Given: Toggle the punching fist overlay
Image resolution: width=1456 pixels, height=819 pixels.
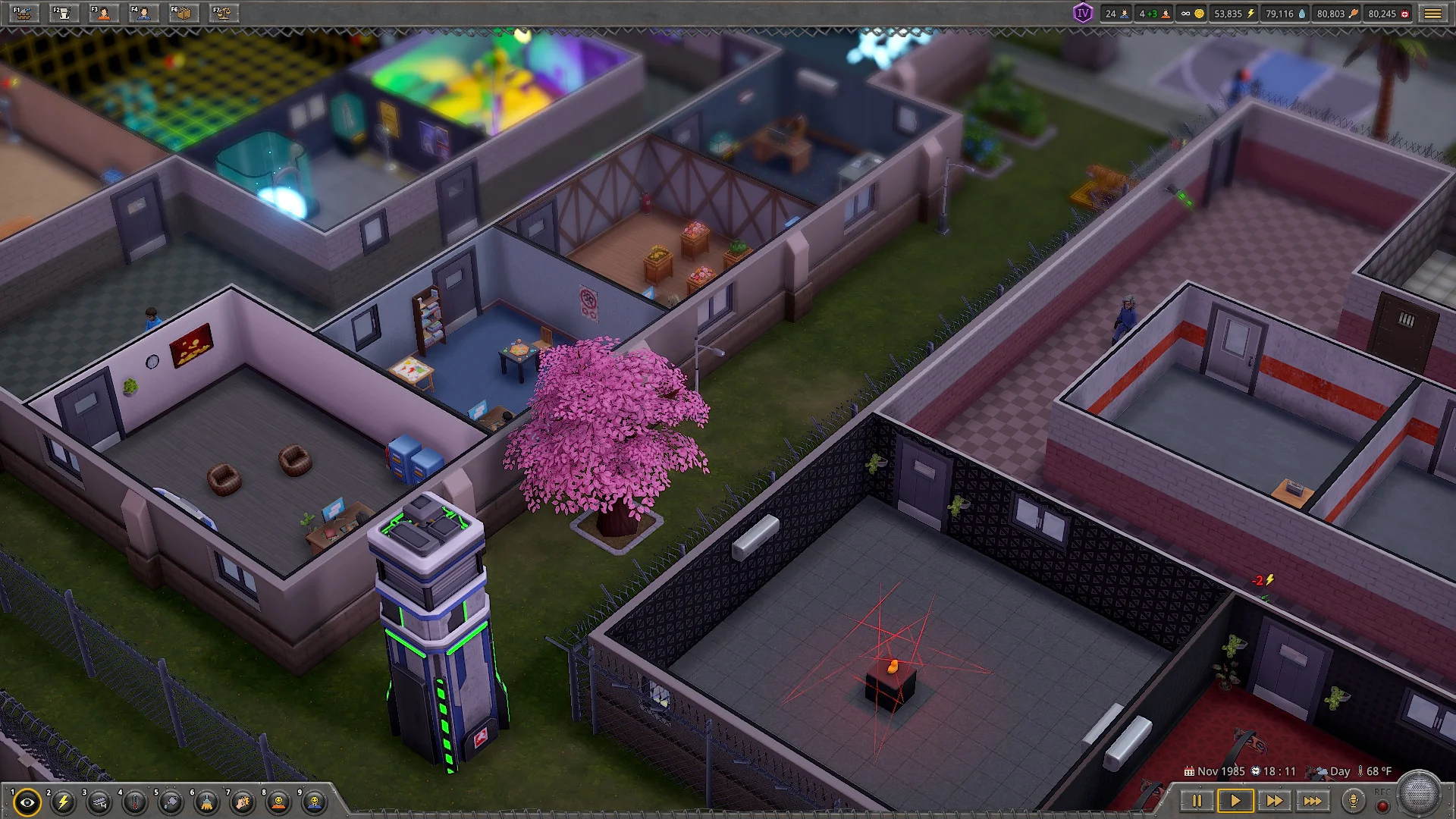Looking at the screenshot, I should [243, 802].
